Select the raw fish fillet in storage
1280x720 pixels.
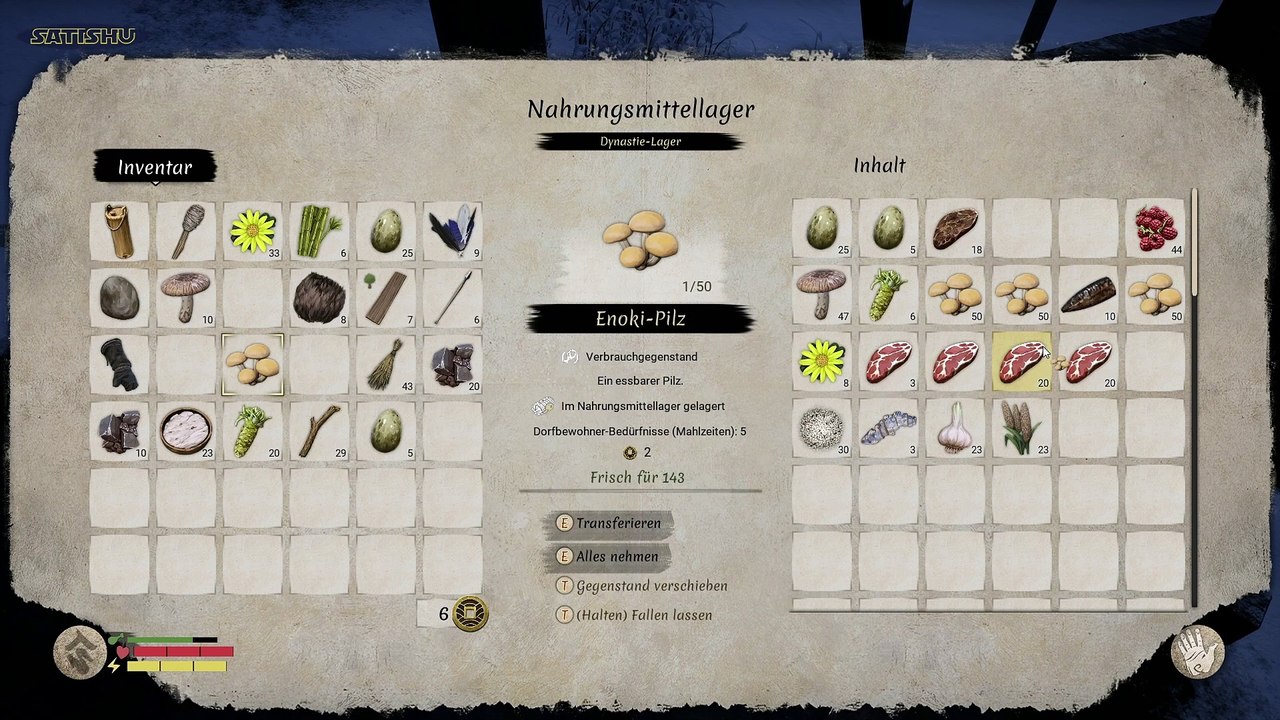click(888, 428)
